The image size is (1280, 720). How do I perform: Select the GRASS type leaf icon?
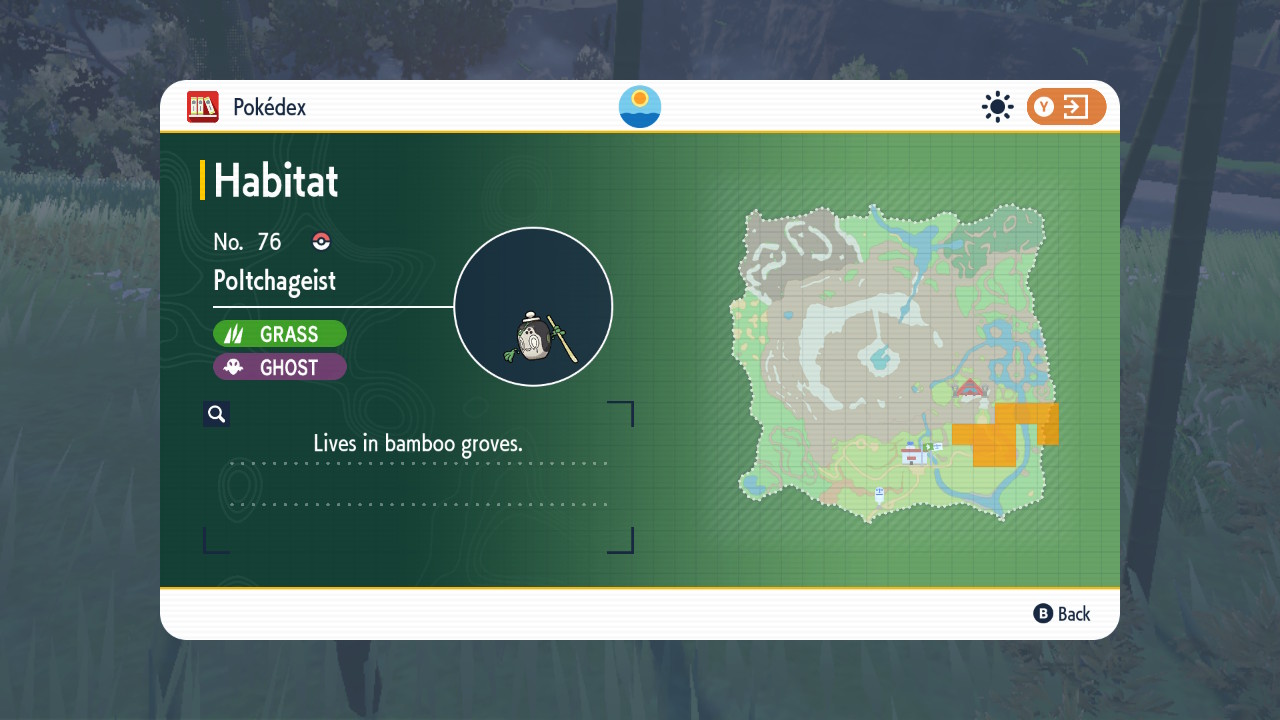(x=237, y=333)
